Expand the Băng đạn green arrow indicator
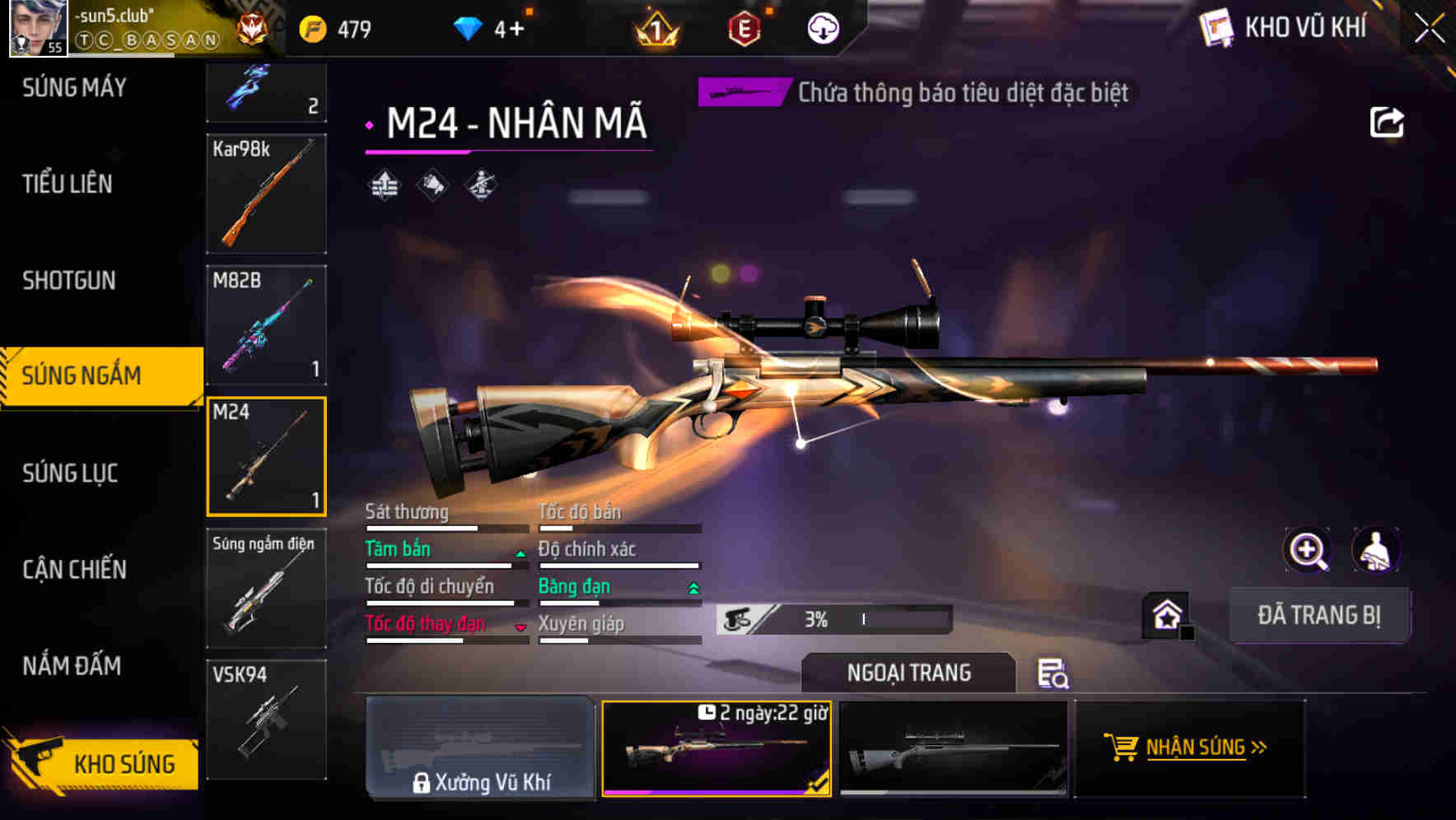This screenshot has height=820, width=1456. click(692, 589)
